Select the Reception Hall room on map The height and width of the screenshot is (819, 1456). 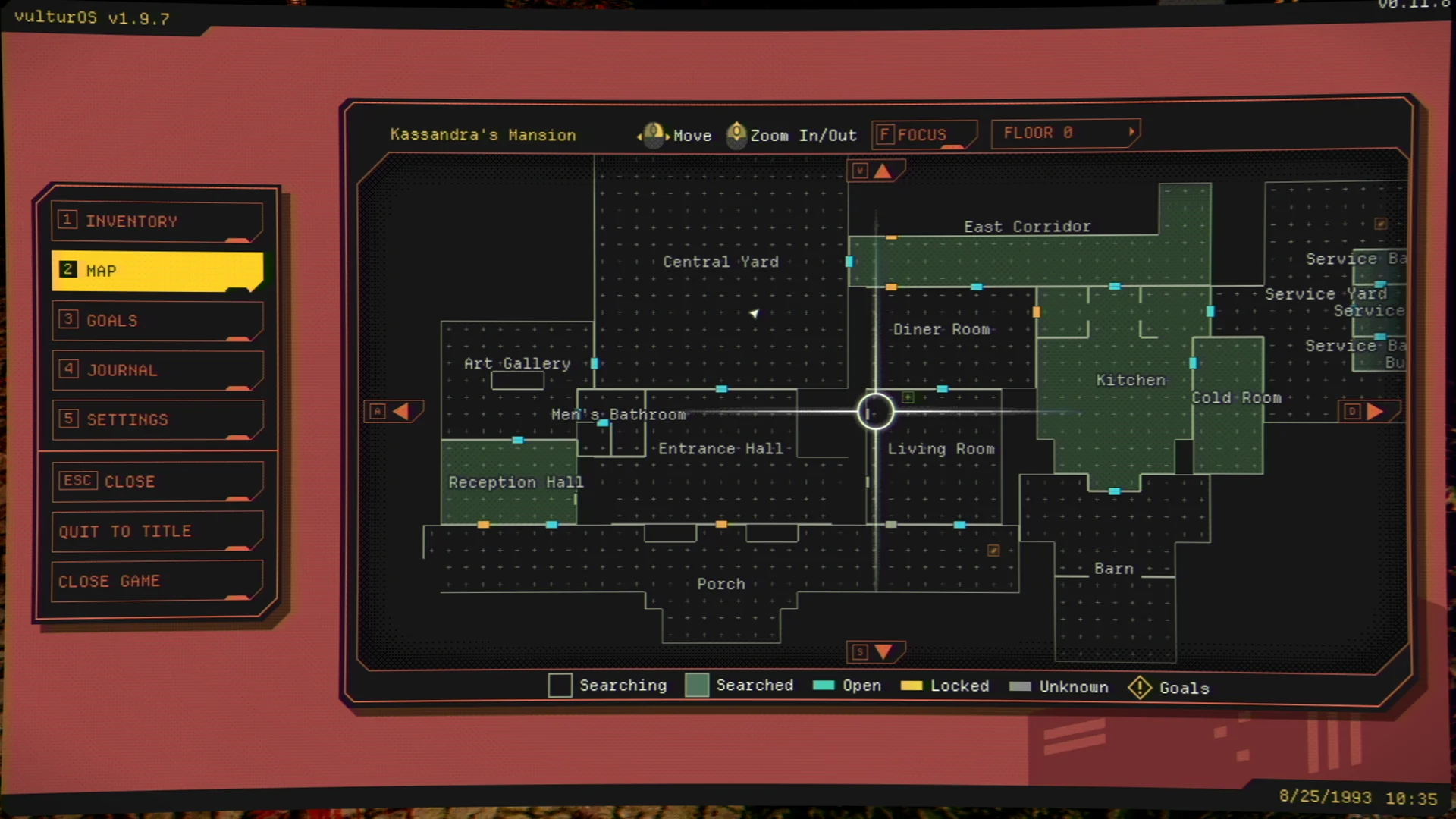(508, 483)
